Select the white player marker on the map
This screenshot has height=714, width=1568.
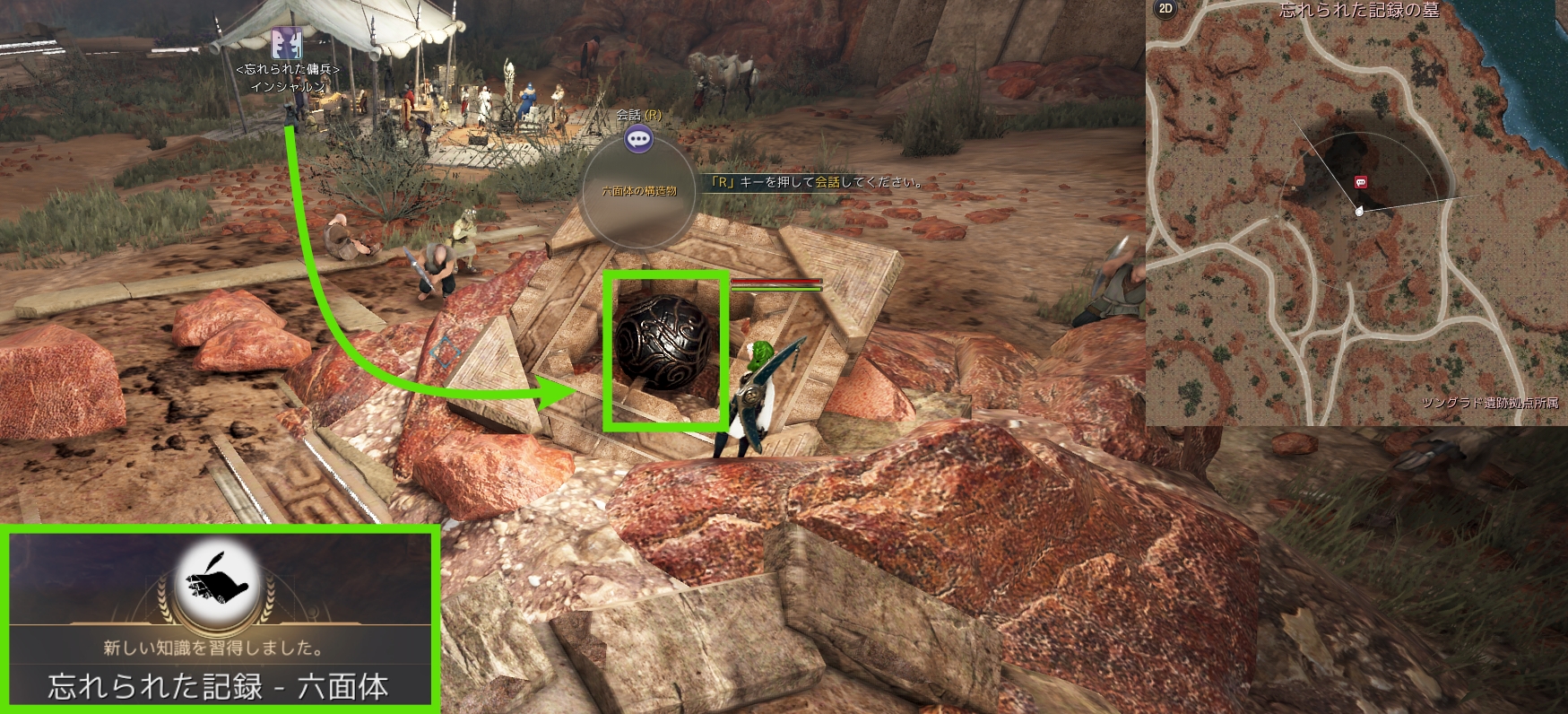click(x=1359, y=212)
